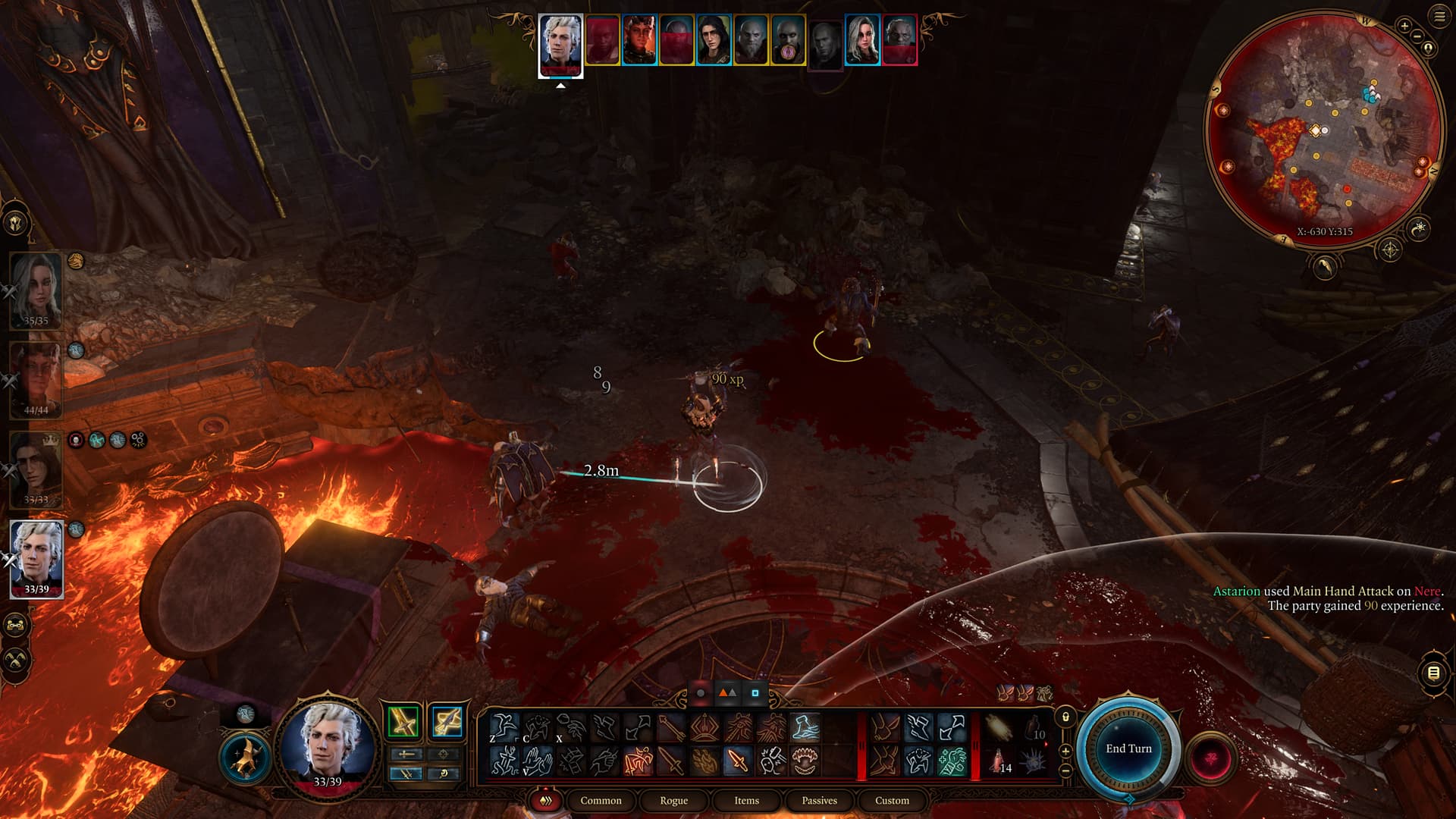Select the ranged crossbow weapon set
The height and width of the screenshot is (819, 1456).
click(447, 721)
